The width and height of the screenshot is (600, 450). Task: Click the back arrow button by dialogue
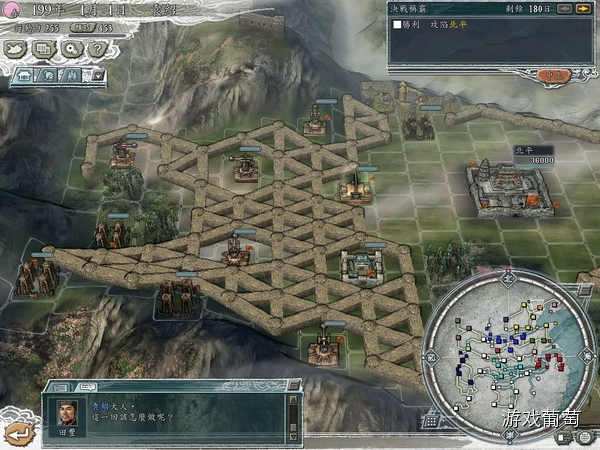pos(19,432)
